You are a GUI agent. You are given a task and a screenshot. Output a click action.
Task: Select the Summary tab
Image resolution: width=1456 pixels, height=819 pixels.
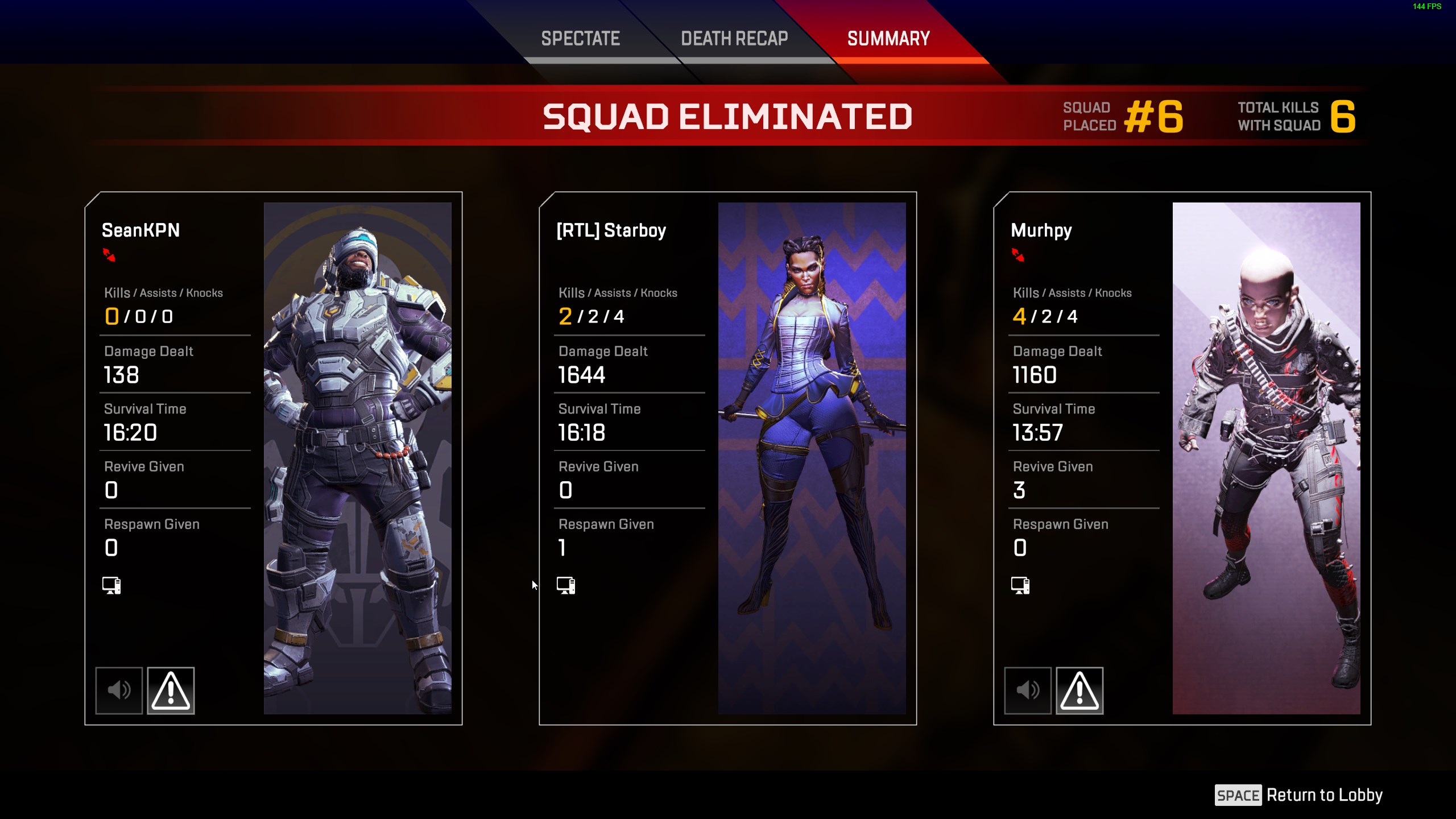click(x=888, y=39)
